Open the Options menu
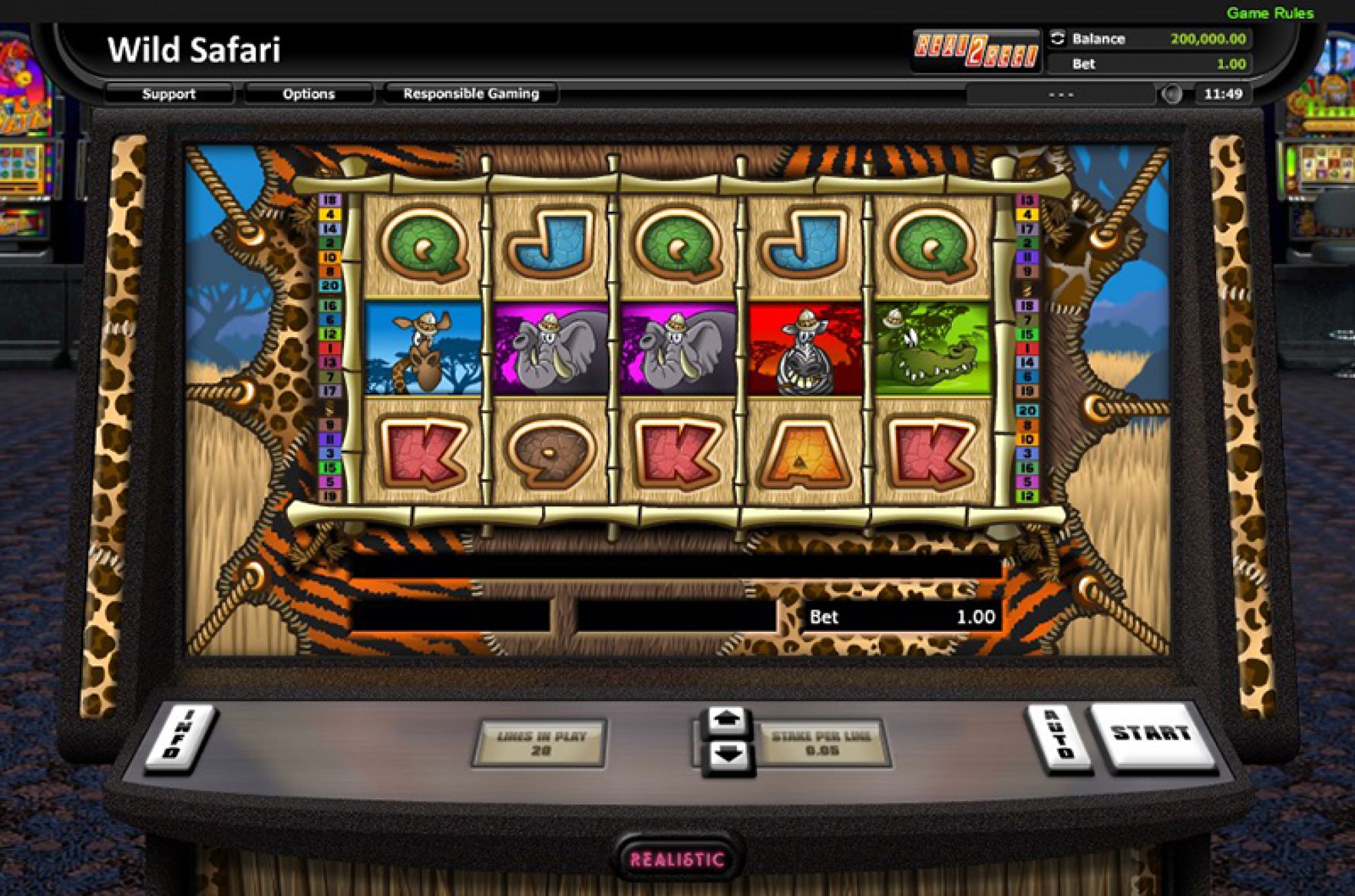Image resolution: width=1355 pixels, height=896 pixels. click(x=308, y=94)
